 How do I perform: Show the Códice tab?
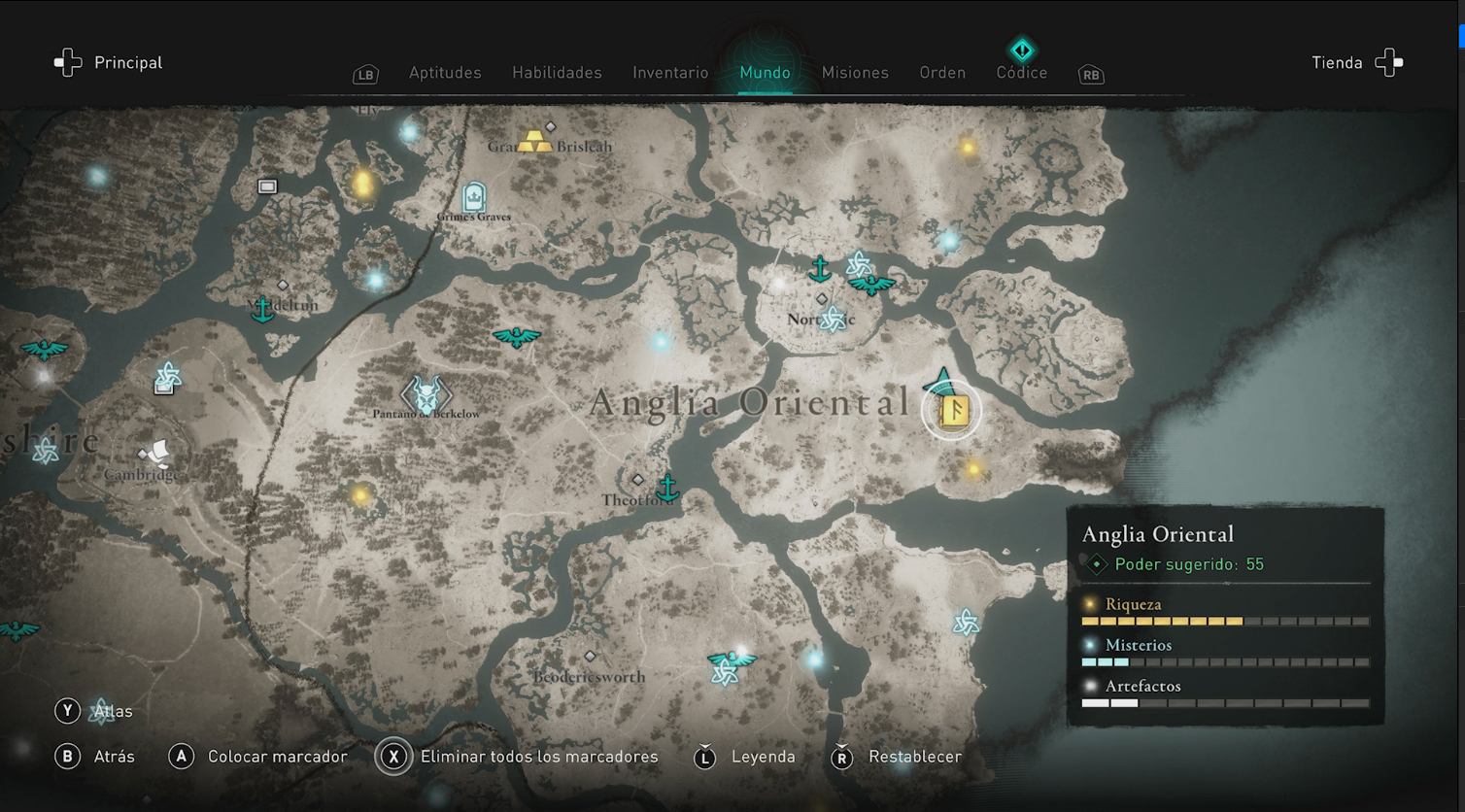pos(1022,71)
